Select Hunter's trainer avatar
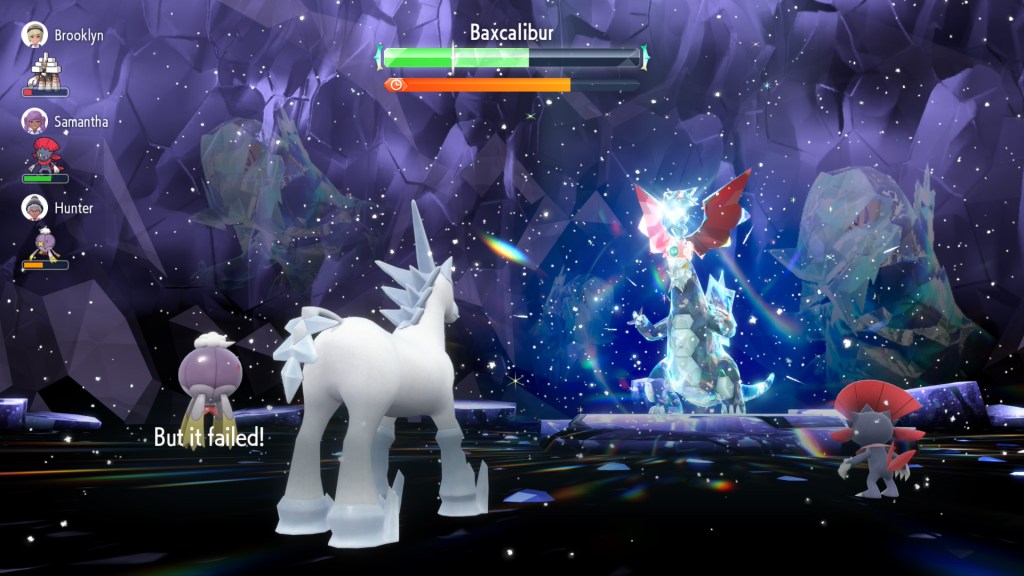The height and width of the screenshot is (576, 1024). (x=36, y=207)
